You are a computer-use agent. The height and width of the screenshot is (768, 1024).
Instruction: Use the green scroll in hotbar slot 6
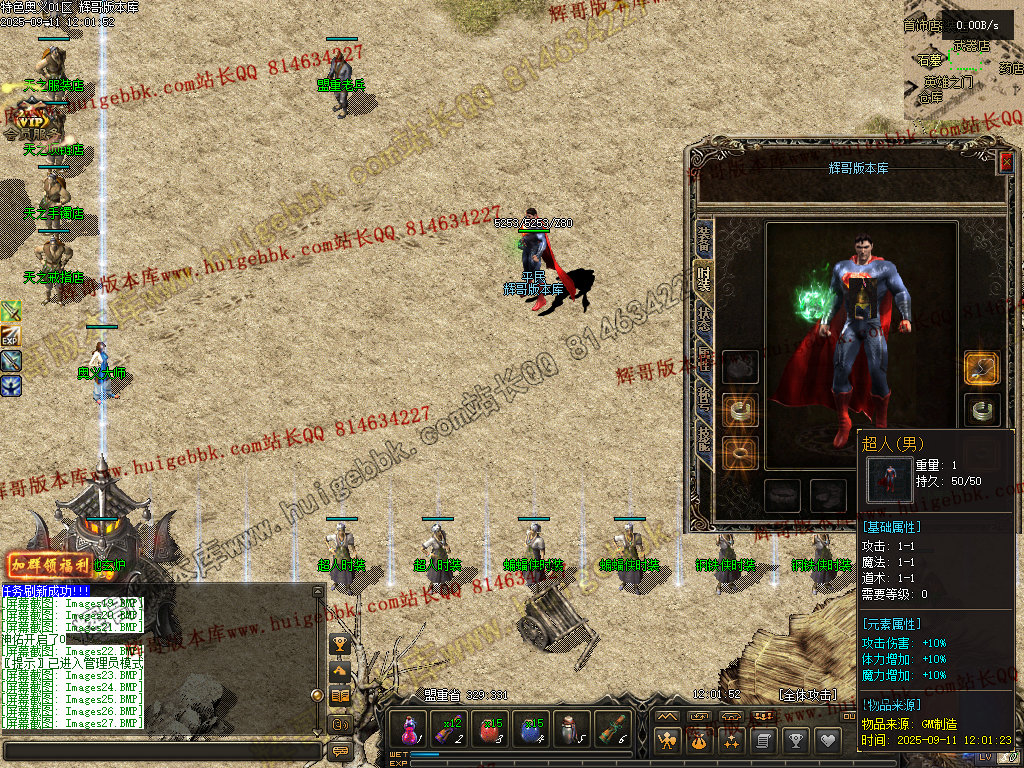coord(611,728)
